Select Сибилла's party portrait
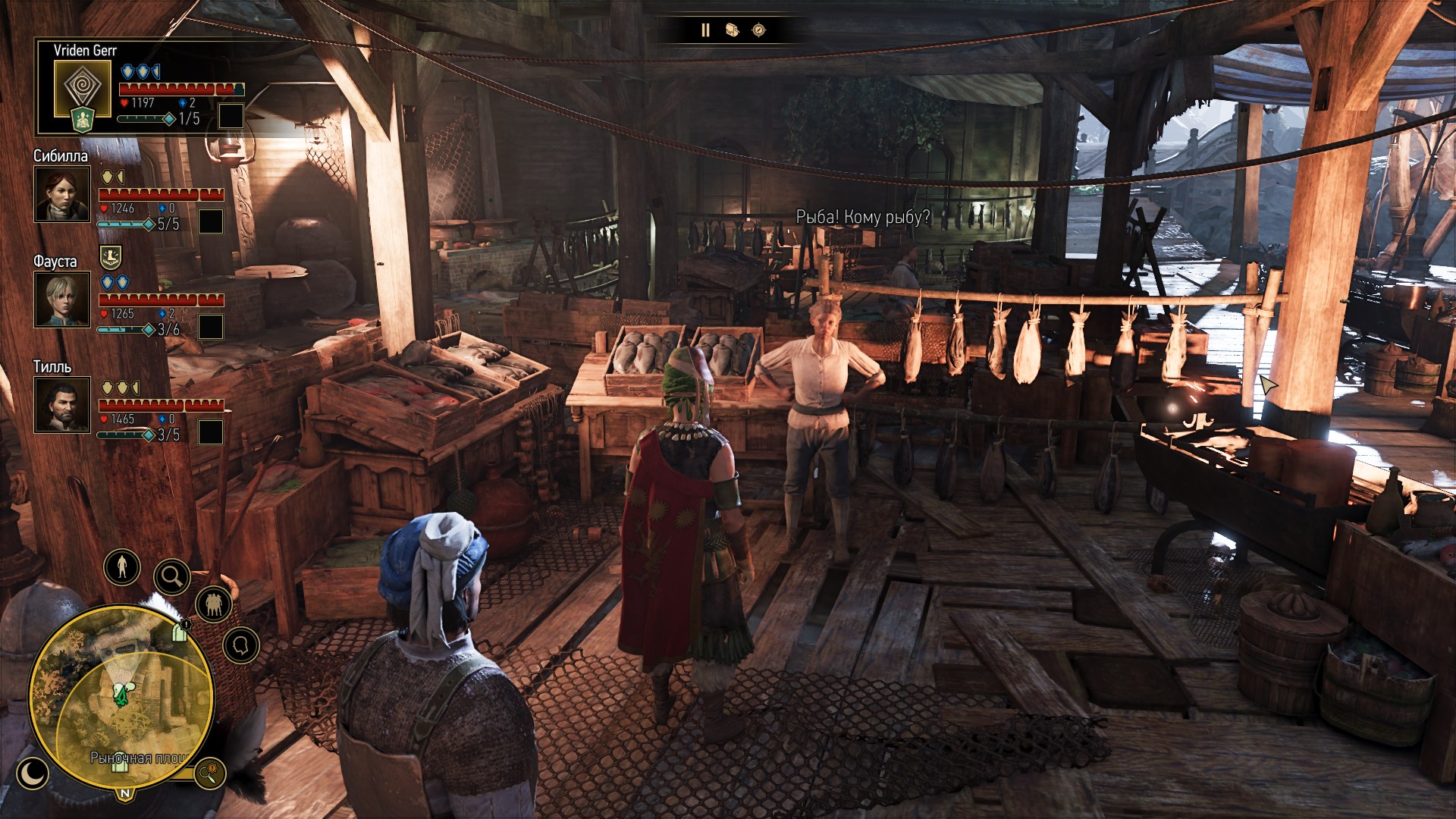 [x=62, y=194]
